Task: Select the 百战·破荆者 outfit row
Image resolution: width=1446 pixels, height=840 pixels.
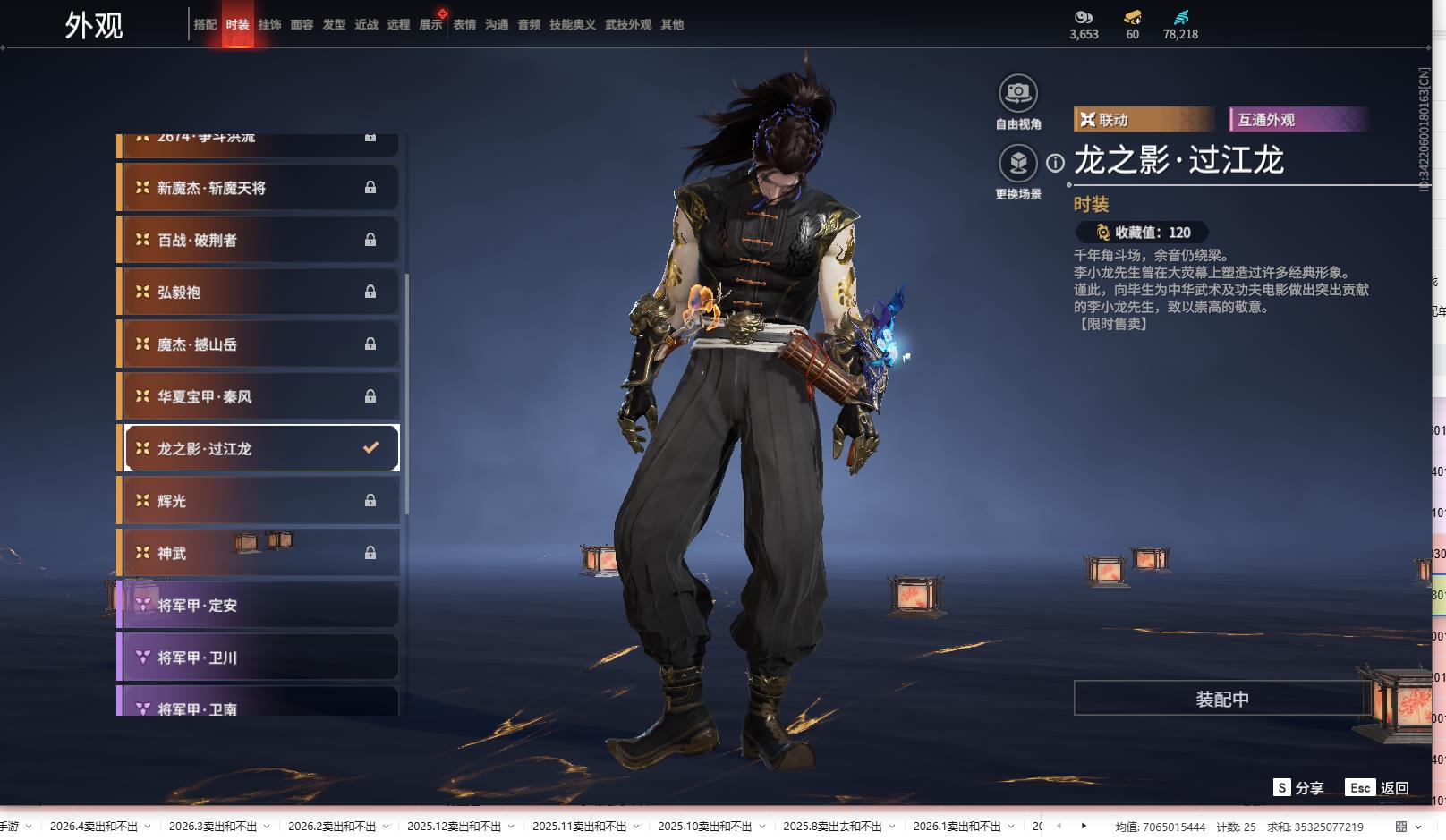Action: (259, 240)
